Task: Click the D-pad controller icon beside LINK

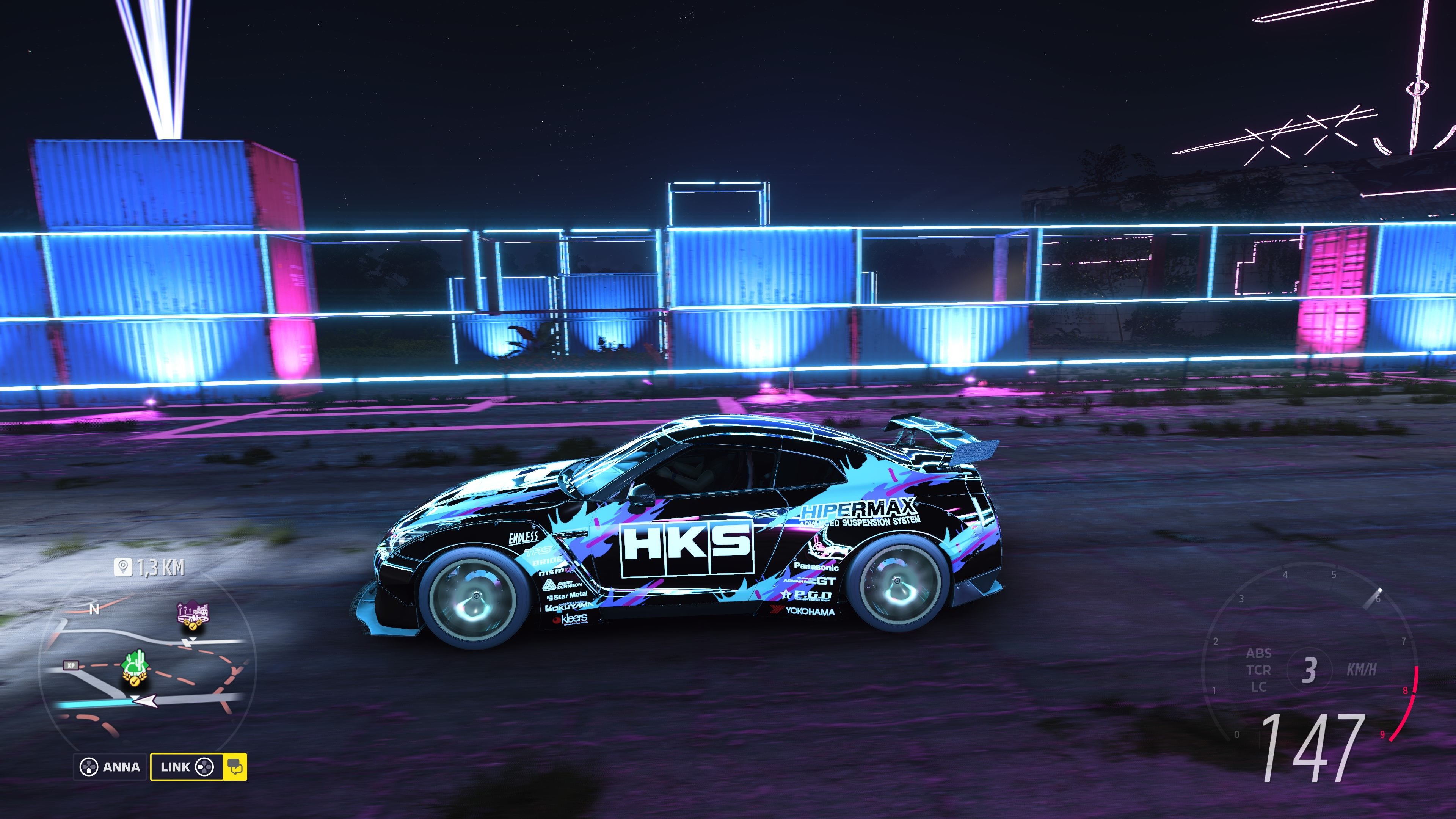Action: (x=205, y=767)
